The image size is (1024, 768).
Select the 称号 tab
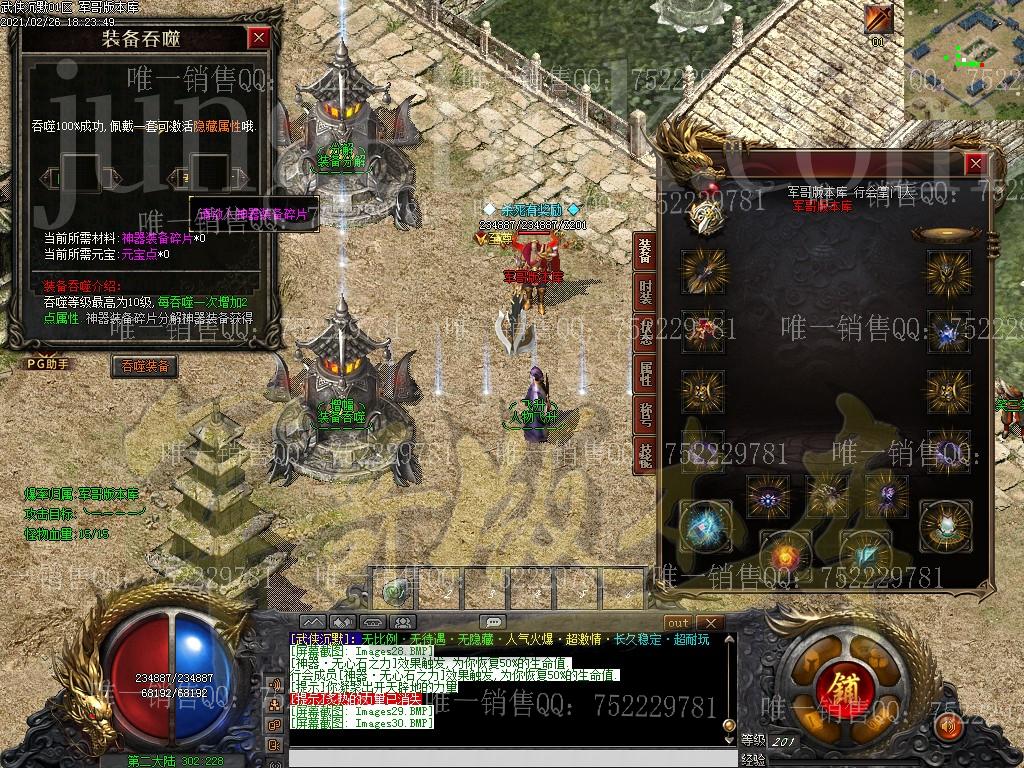[645, 414]
